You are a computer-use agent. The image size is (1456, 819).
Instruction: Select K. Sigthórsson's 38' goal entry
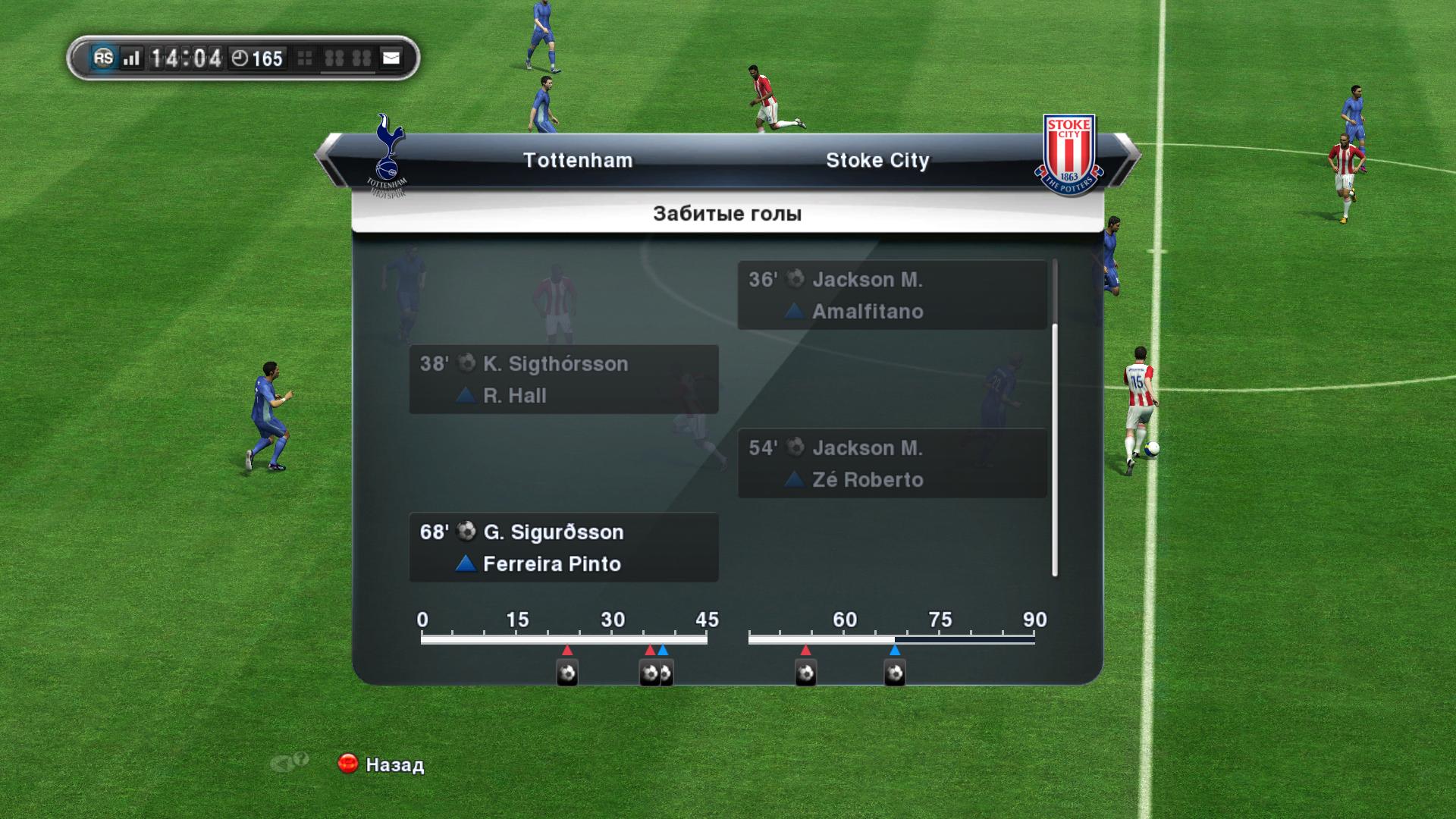coord(563,379)
